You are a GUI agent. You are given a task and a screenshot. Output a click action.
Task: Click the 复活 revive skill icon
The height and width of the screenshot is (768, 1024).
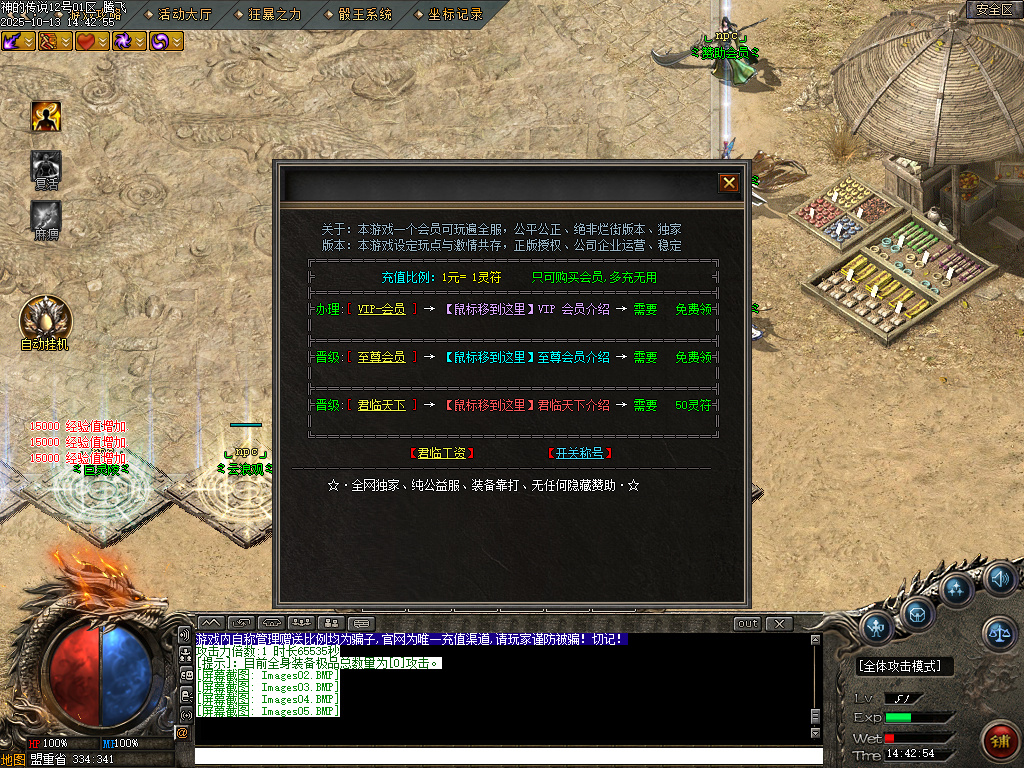coord(46,166)
